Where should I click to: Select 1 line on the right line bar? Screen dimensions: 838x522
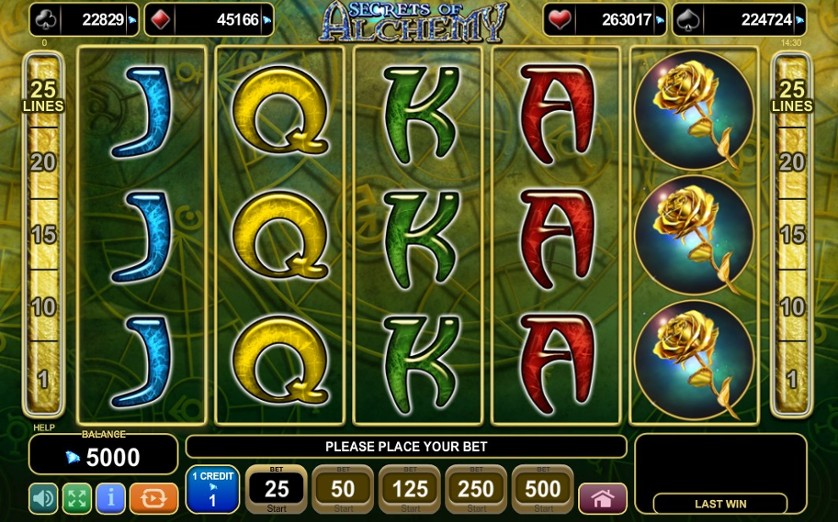pos(792,379)
